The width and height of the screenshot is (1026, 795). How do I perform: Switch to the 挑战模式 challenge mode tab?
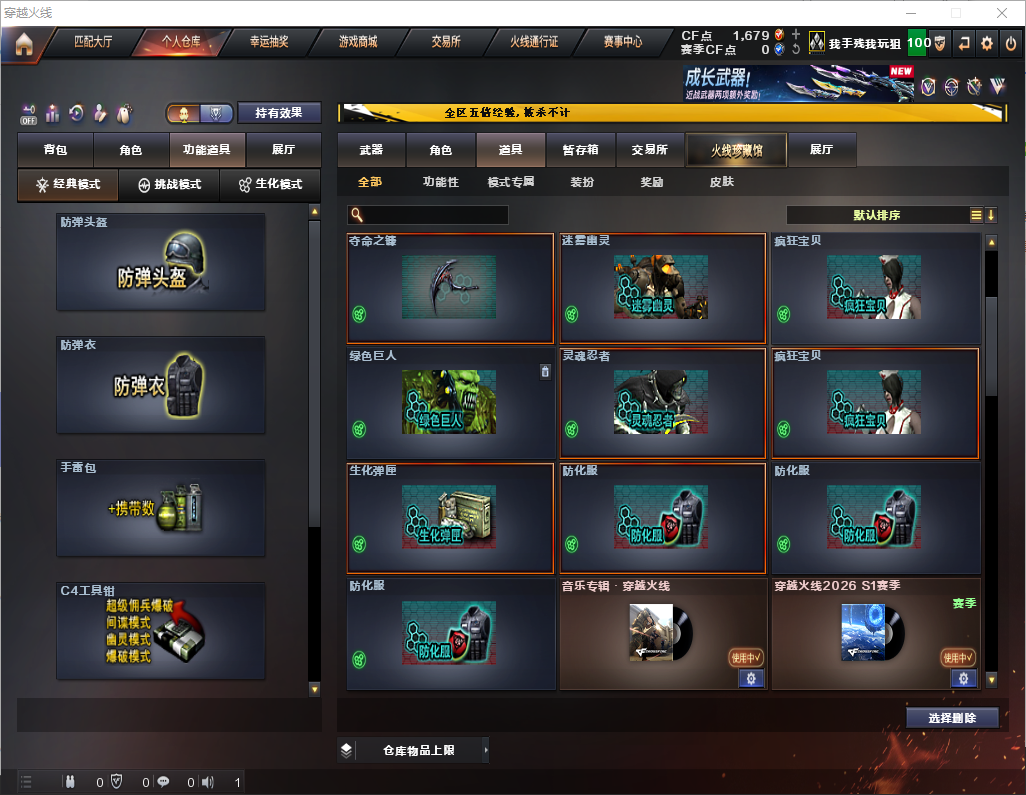[169, 185]
